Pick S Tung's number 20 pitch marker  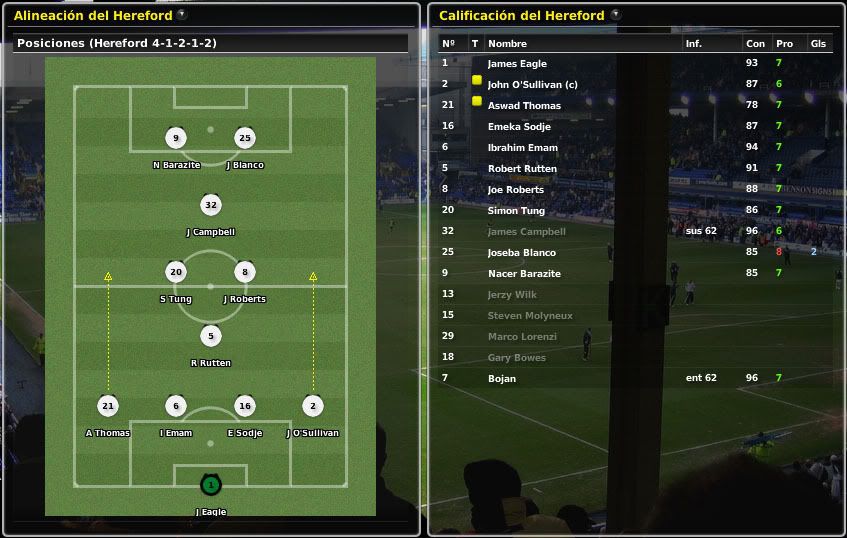point(176,272)
